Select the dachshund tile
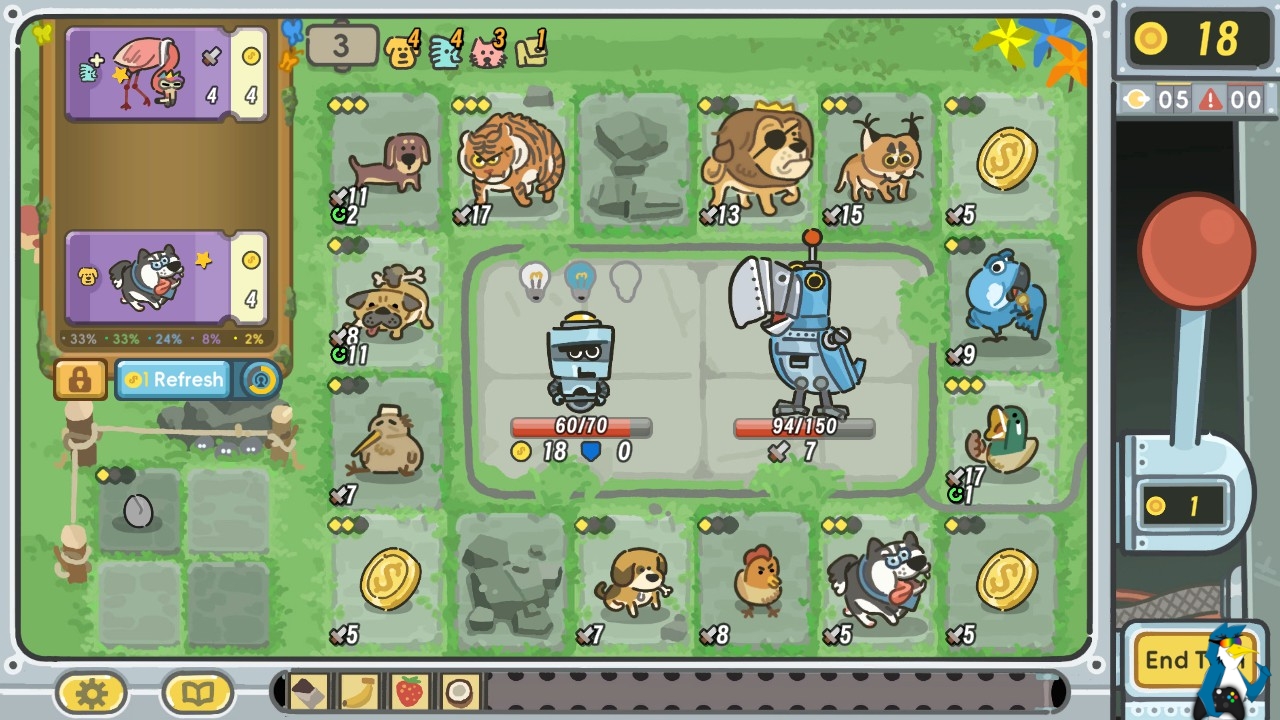The height and width of the screenshot is (720, 1280). tap(387, 162)
